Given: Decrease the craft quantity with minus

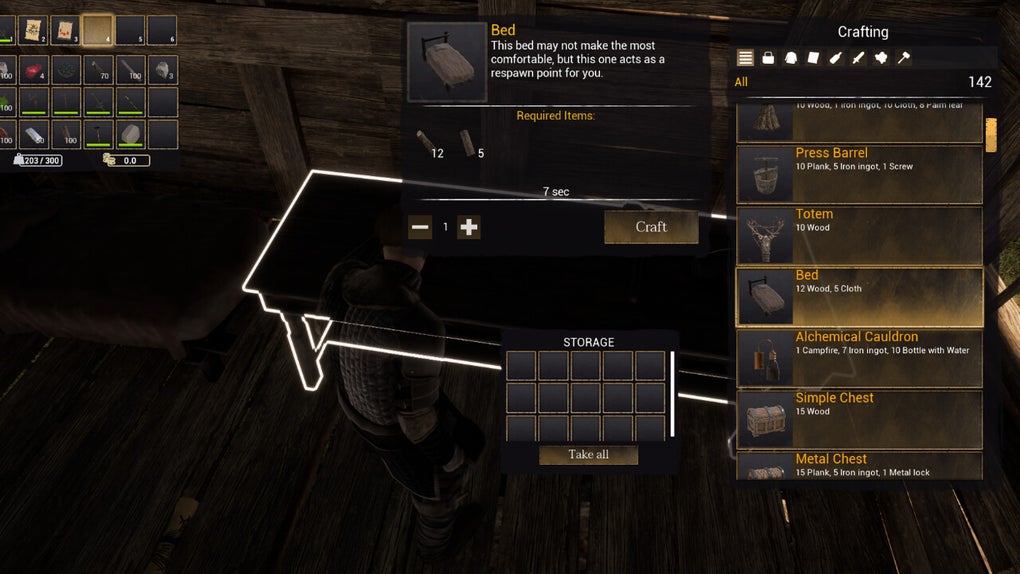Looking at the screenshot, I should (420, 227).
